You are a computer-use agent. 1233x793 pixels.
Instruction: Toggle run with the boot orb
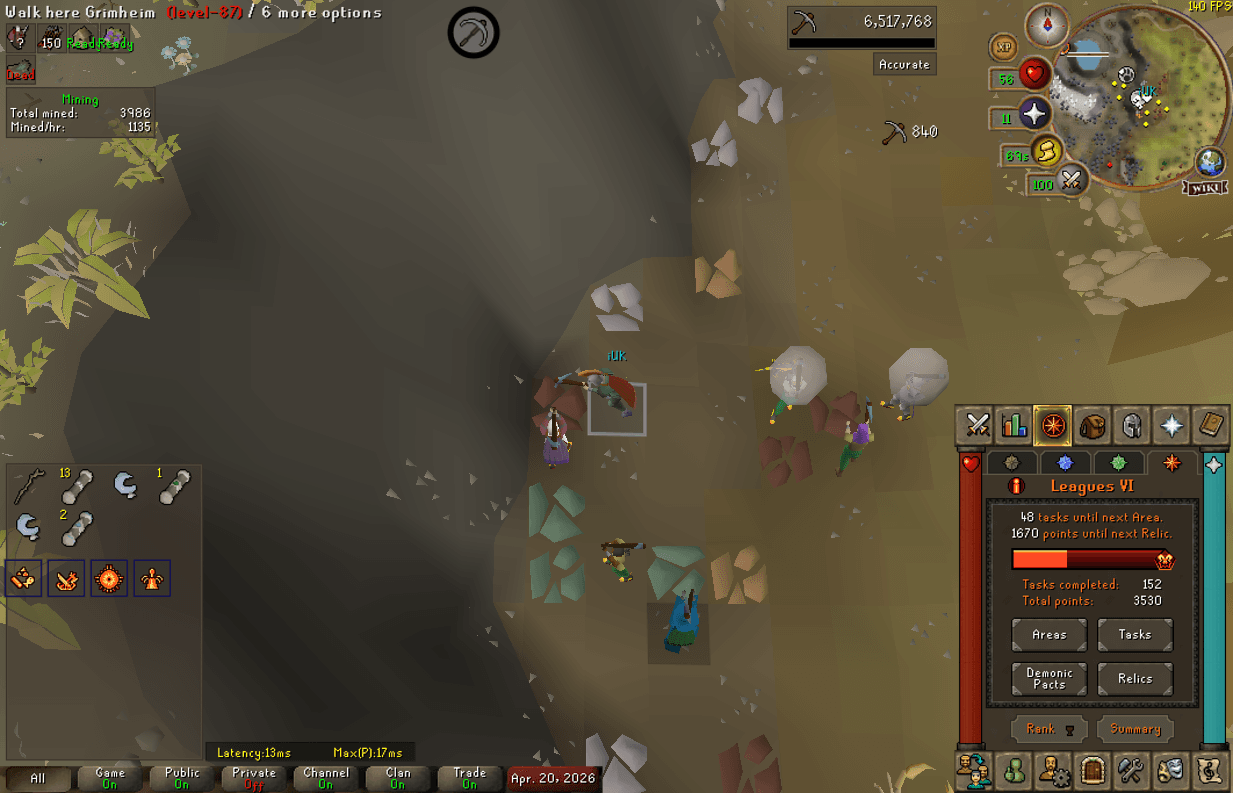1046,151
